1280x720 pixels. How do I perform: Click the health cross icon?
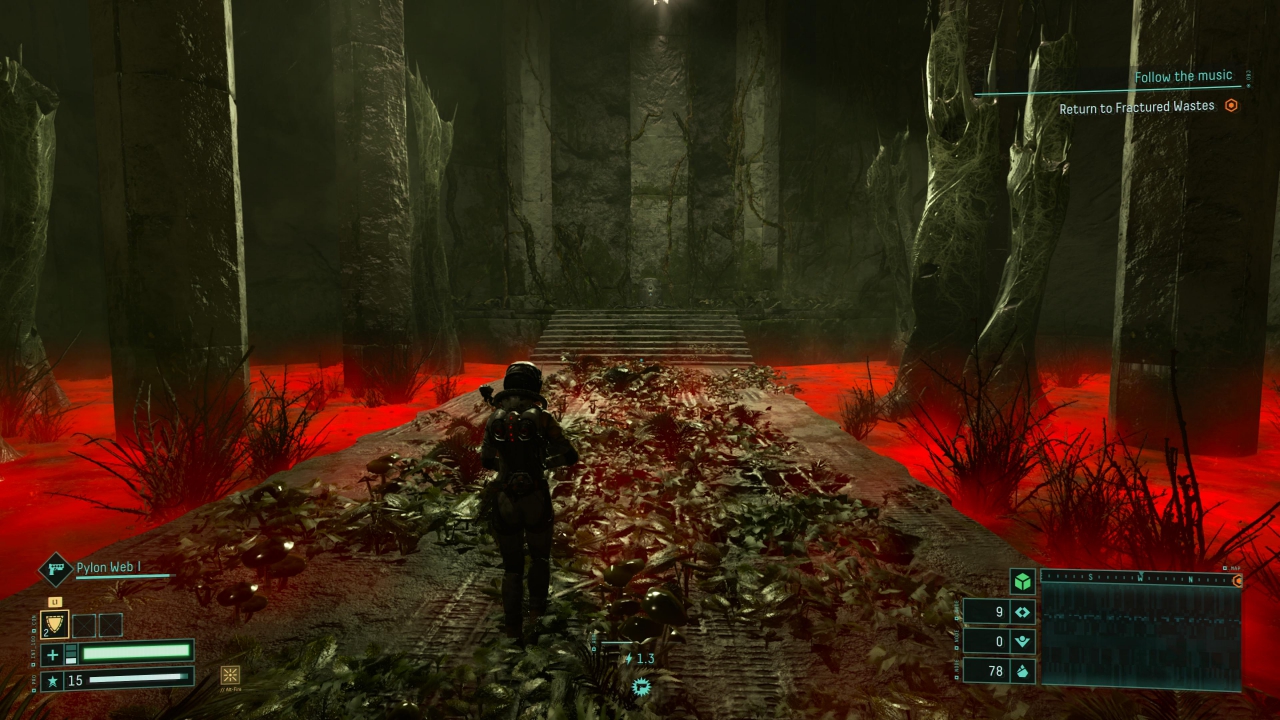click(x=53, y=655)
